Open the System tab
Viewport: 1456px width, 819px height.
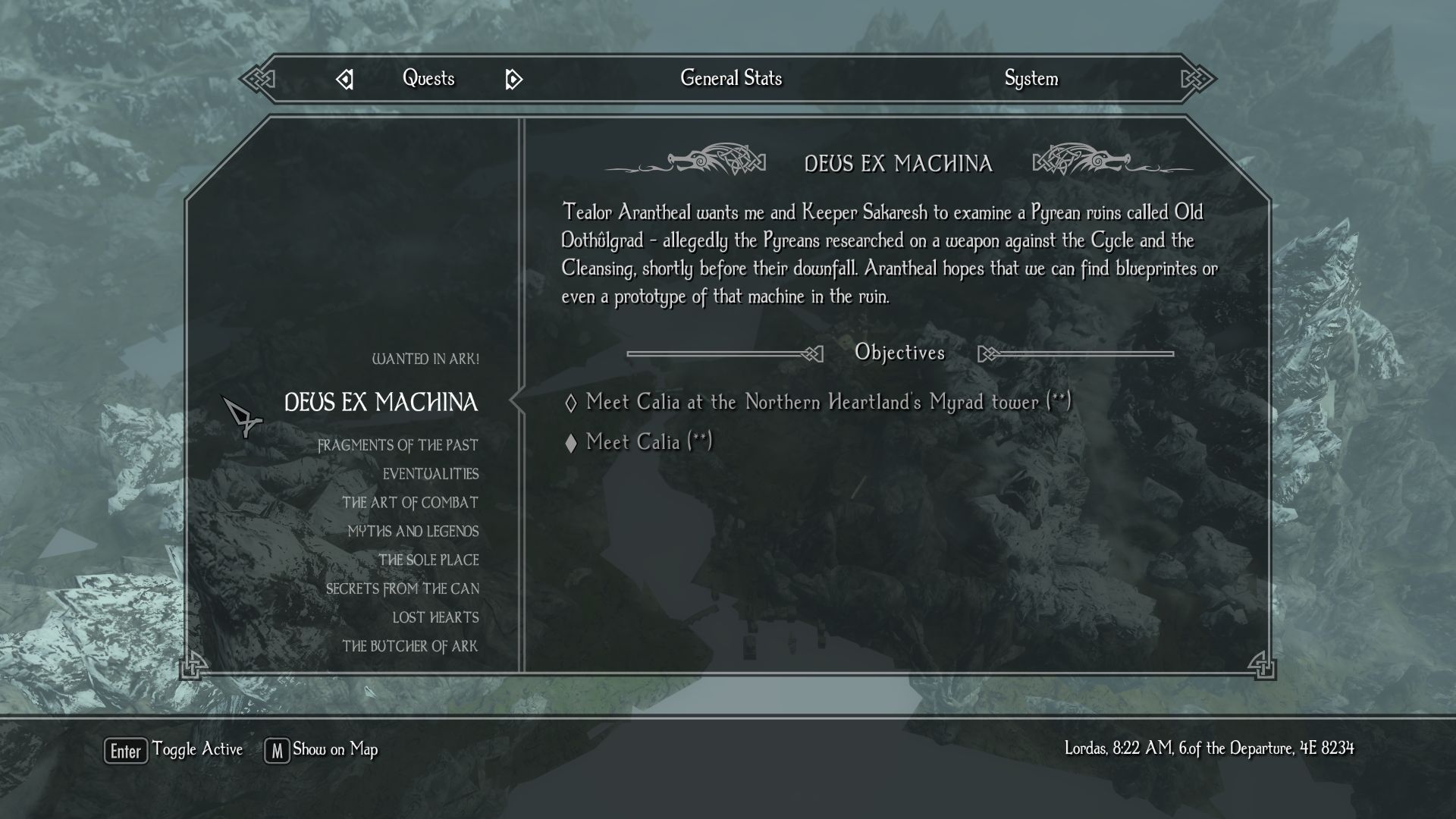tap(1031, 78)
